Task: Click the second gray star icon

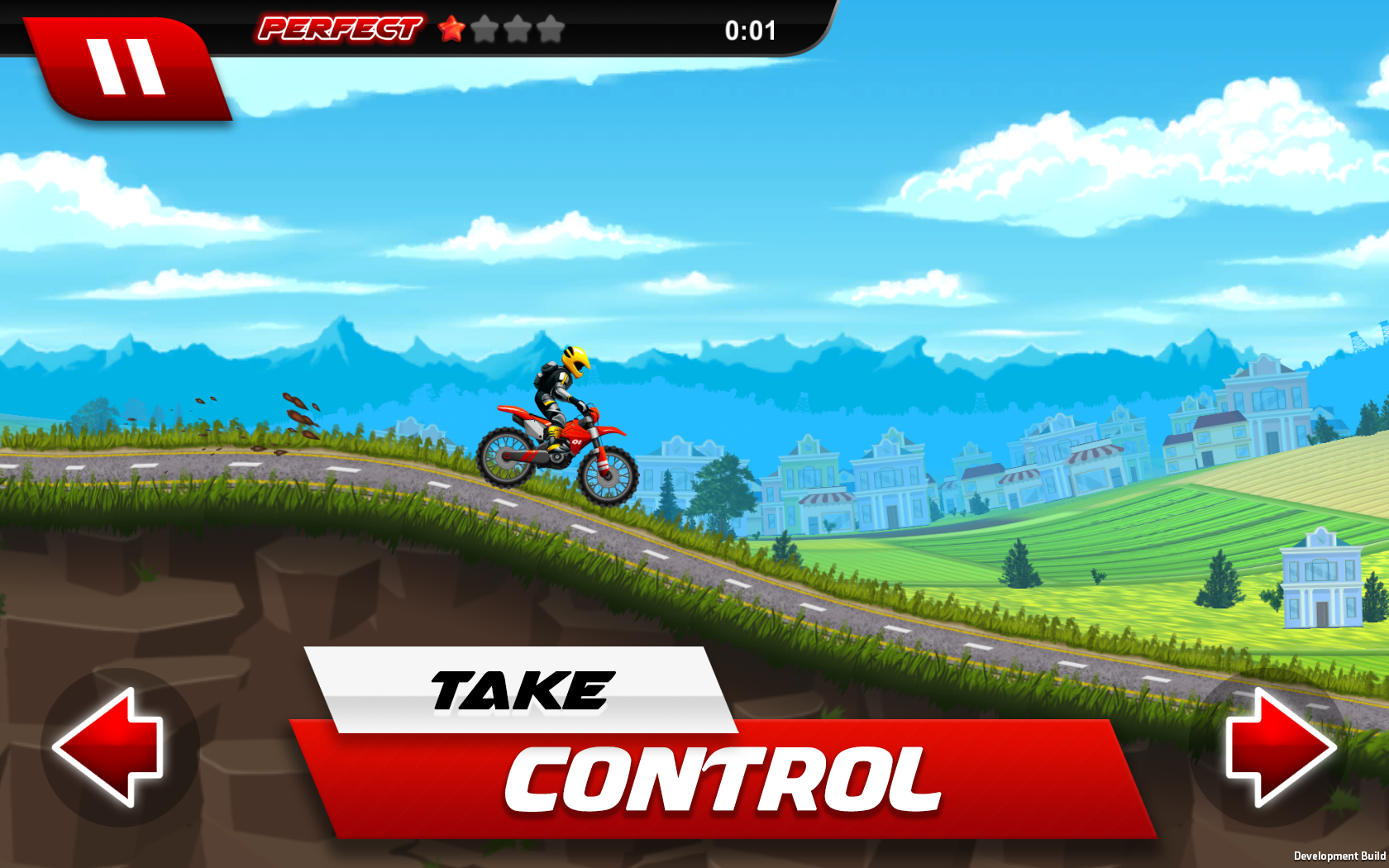Action: (519, 30)
